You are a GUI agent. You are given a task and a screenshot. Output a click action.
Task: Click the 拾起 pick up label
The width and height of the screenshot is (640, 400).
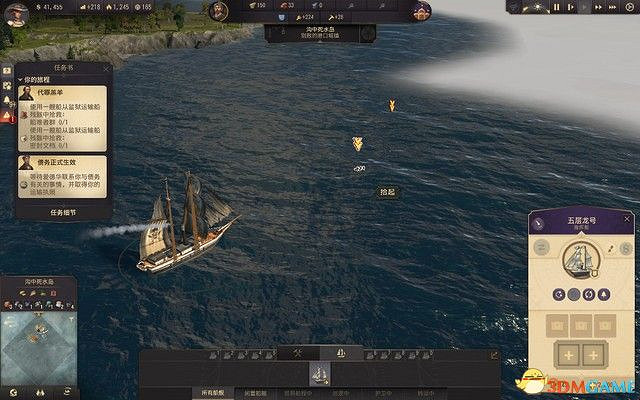tap(386, 191)
